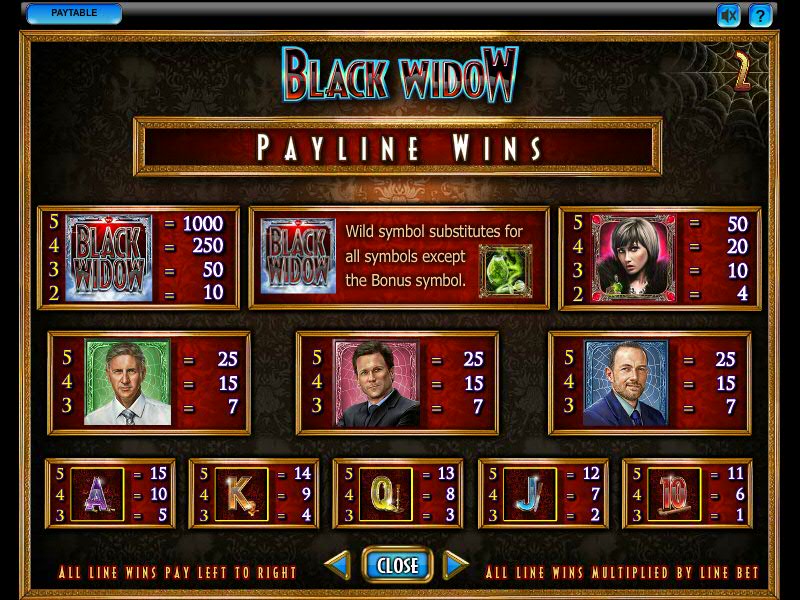Screen dimensions: 800x600
Task: Open help with the question mark button
Action: [761, 15]
